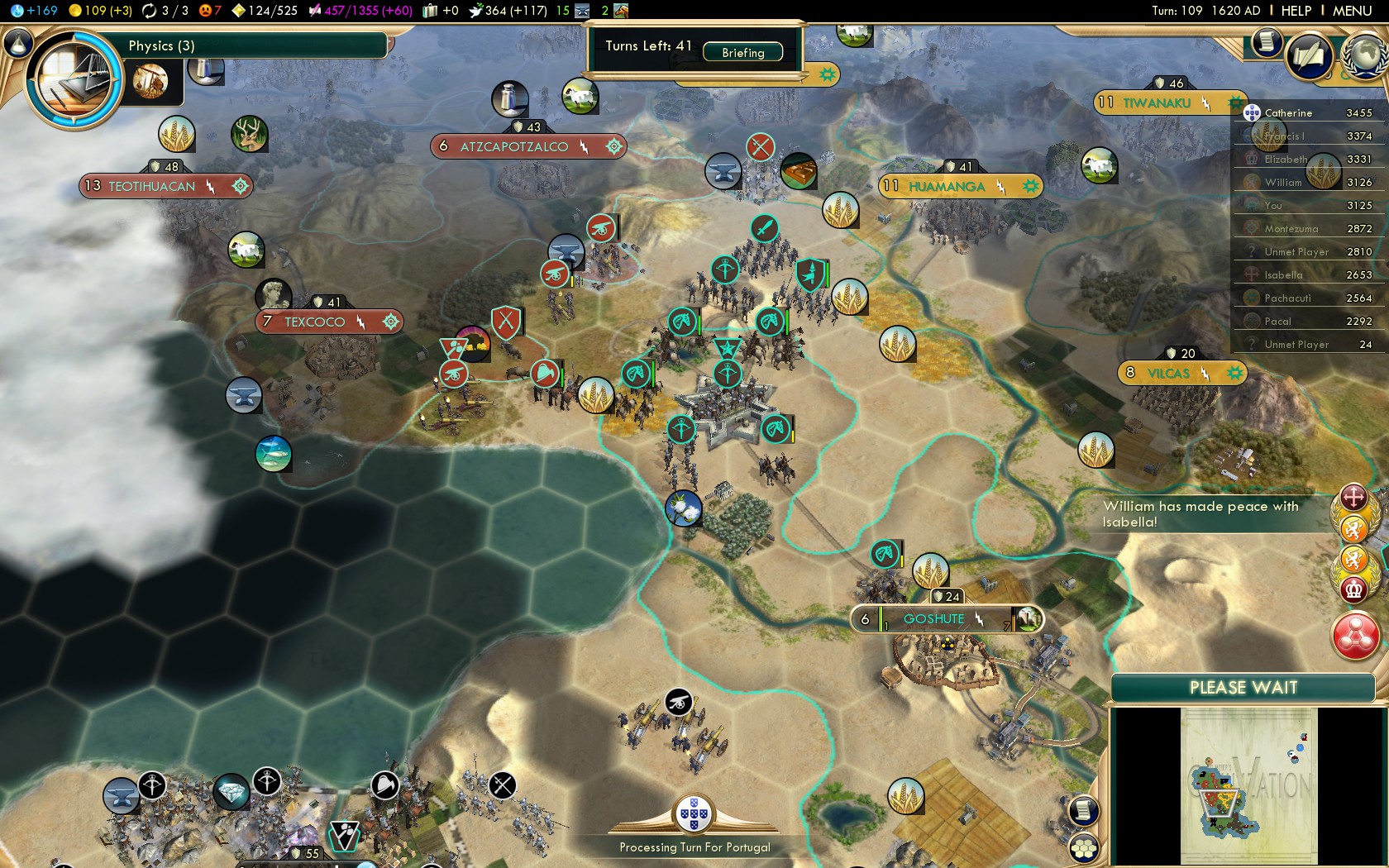This screenshot has height=868, width=1389.
Task: Open the Briefing panel
Action: (x=742, y=52)
